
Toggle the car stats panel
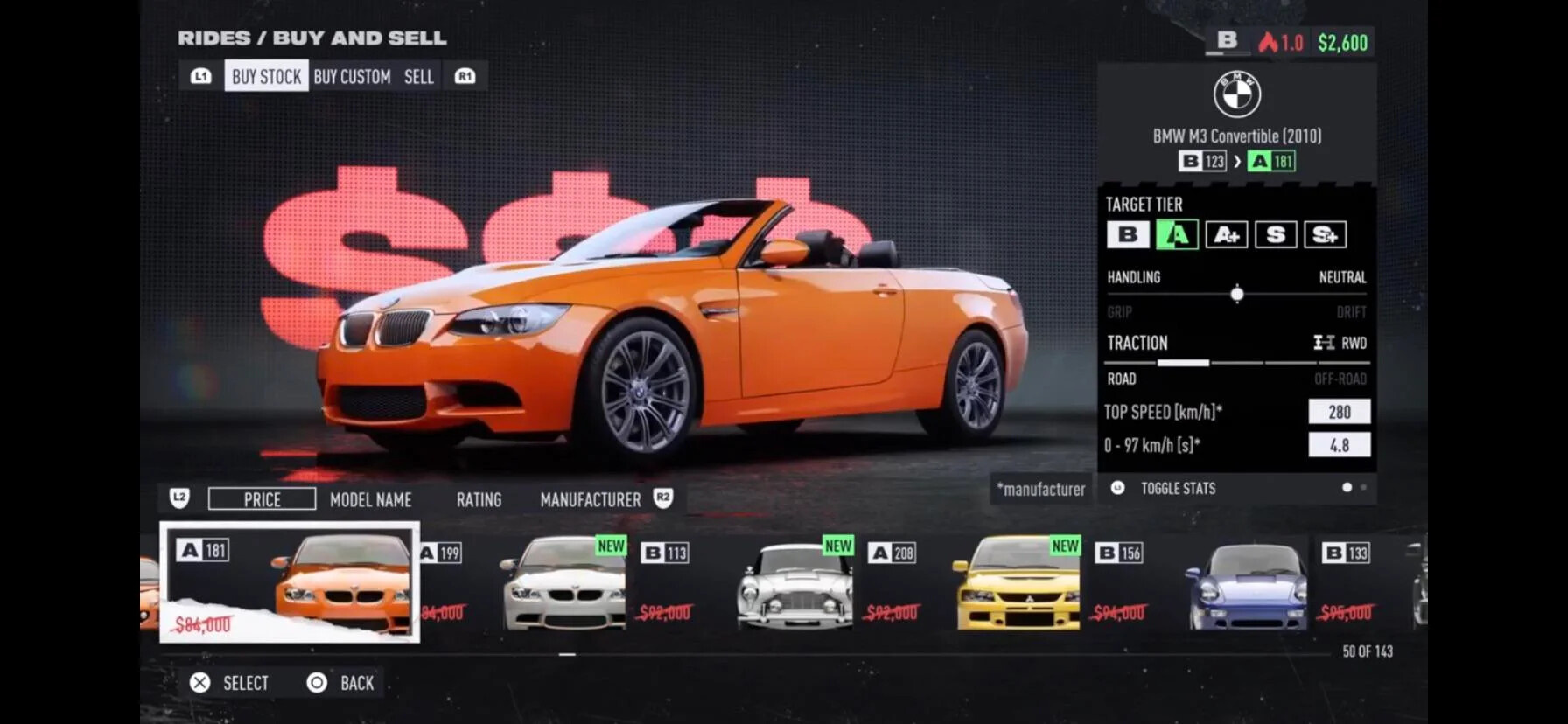[1177, 488]
